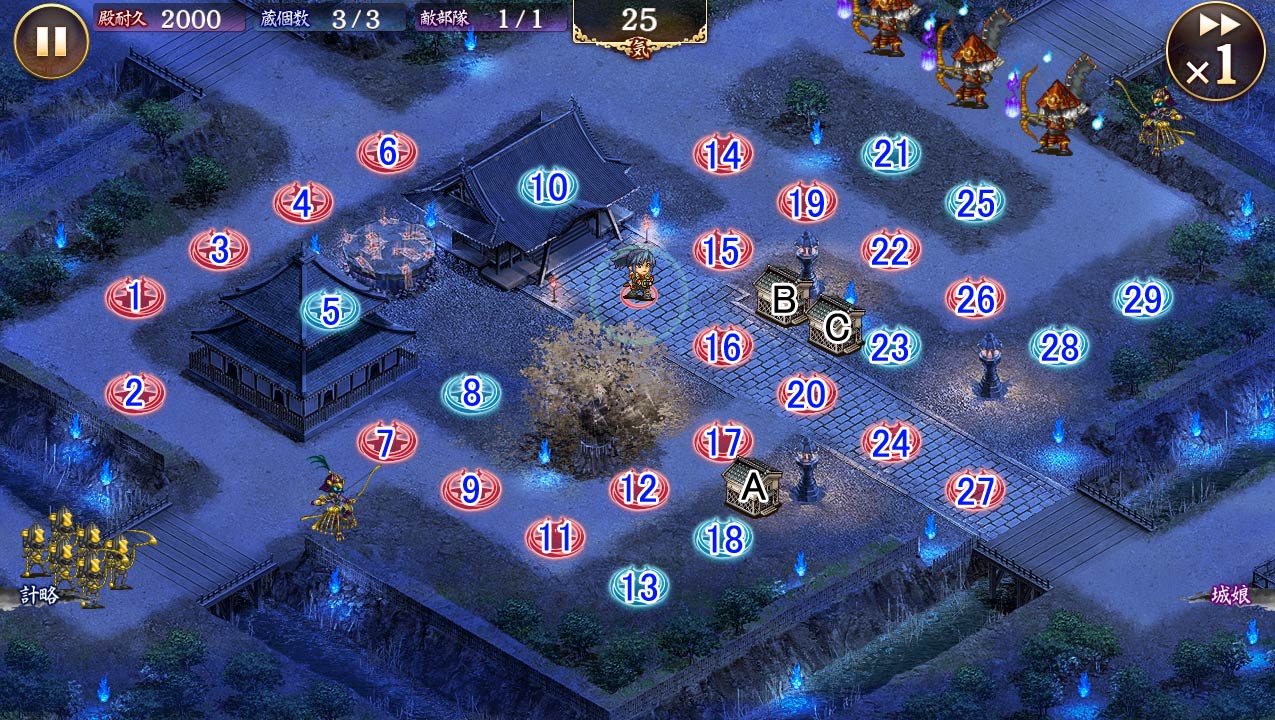
Task: Choose blue placement tile 5
Action: point(330,311)
